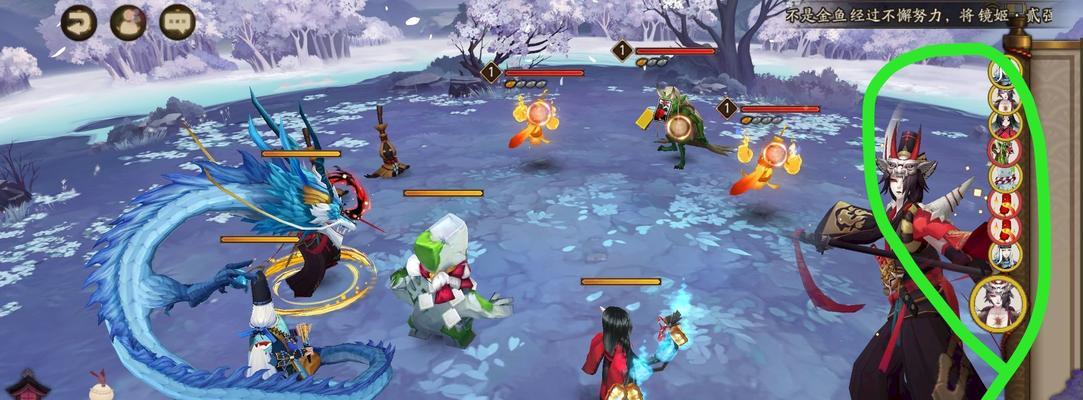Open the chat speech bubble
Viewport: 1083px width, 400px height.
(178, 21)
